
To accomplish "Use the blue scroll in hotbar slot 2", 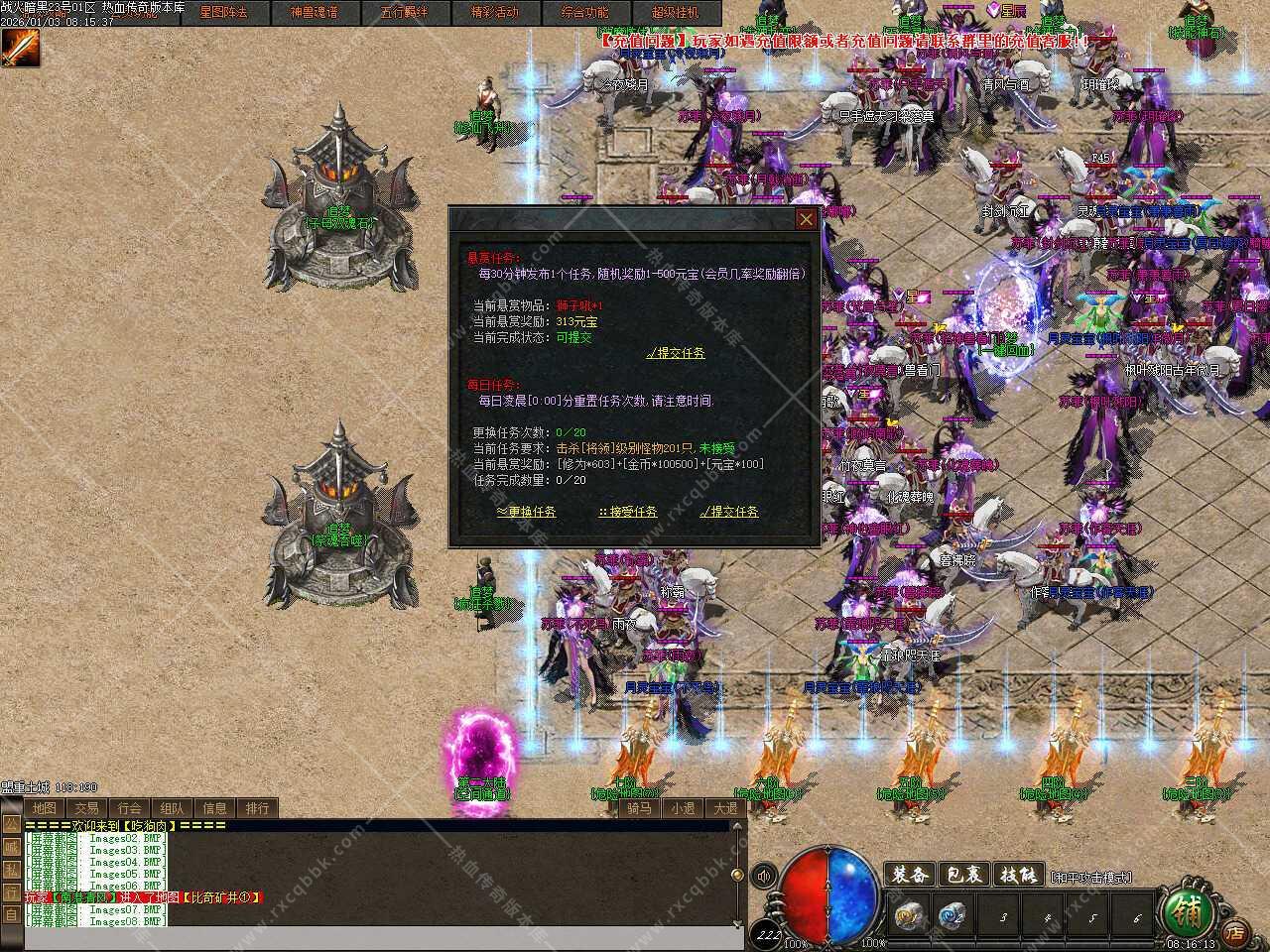I will pos(953,916).
